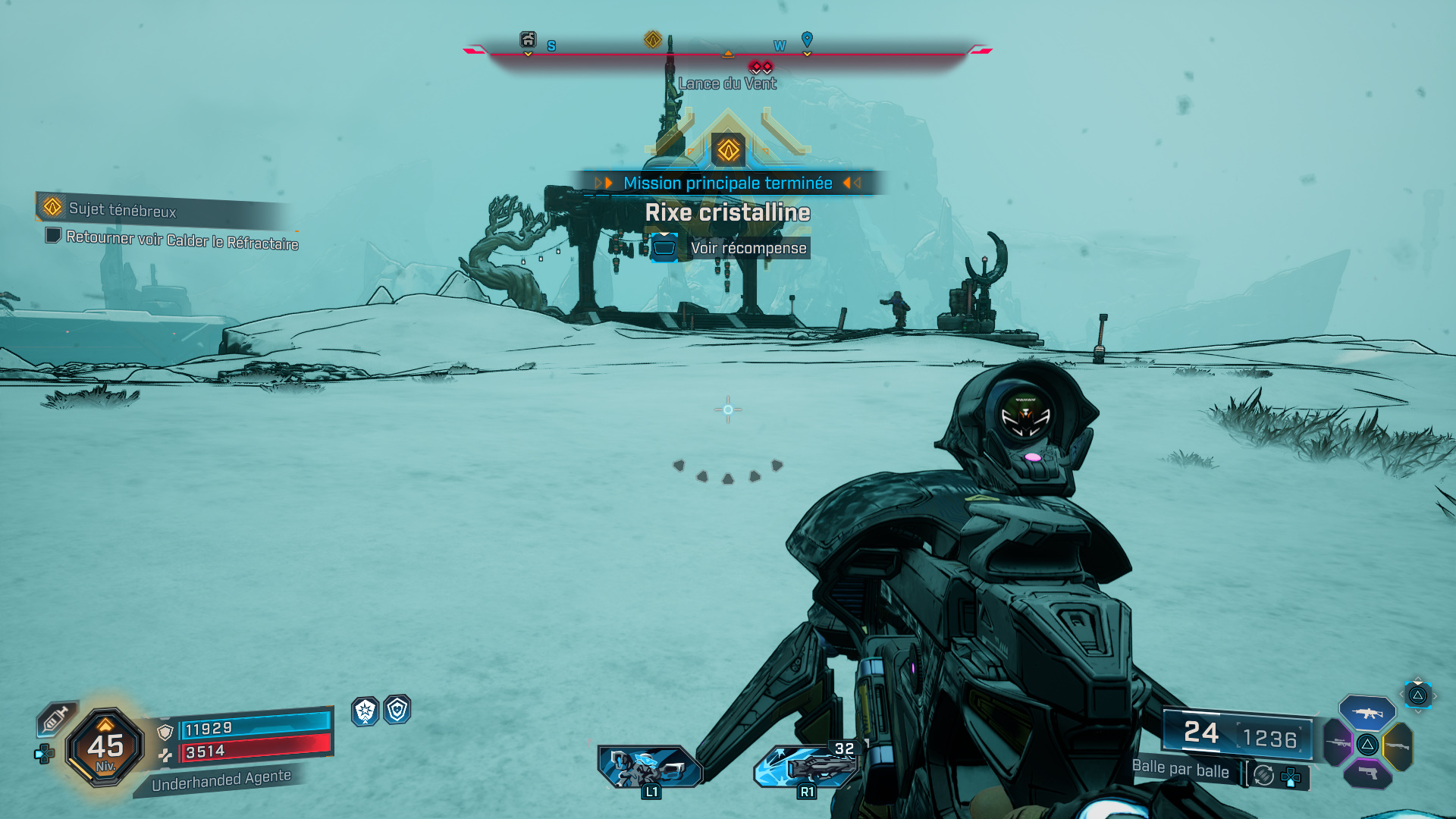This screenshot has width=1456, height=819.
Task: Select the gold mission marker on the compass
Action: [x=653, y=39]
